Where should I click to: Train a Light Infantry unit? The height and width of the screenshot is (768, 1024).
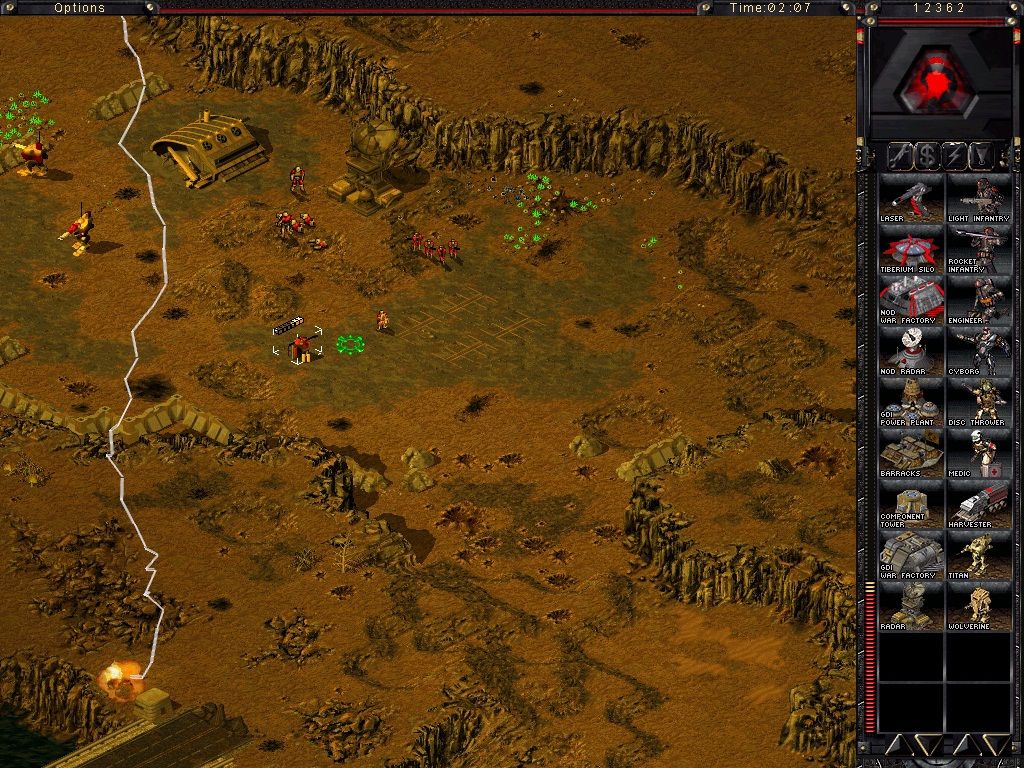[x=979, y=199]
